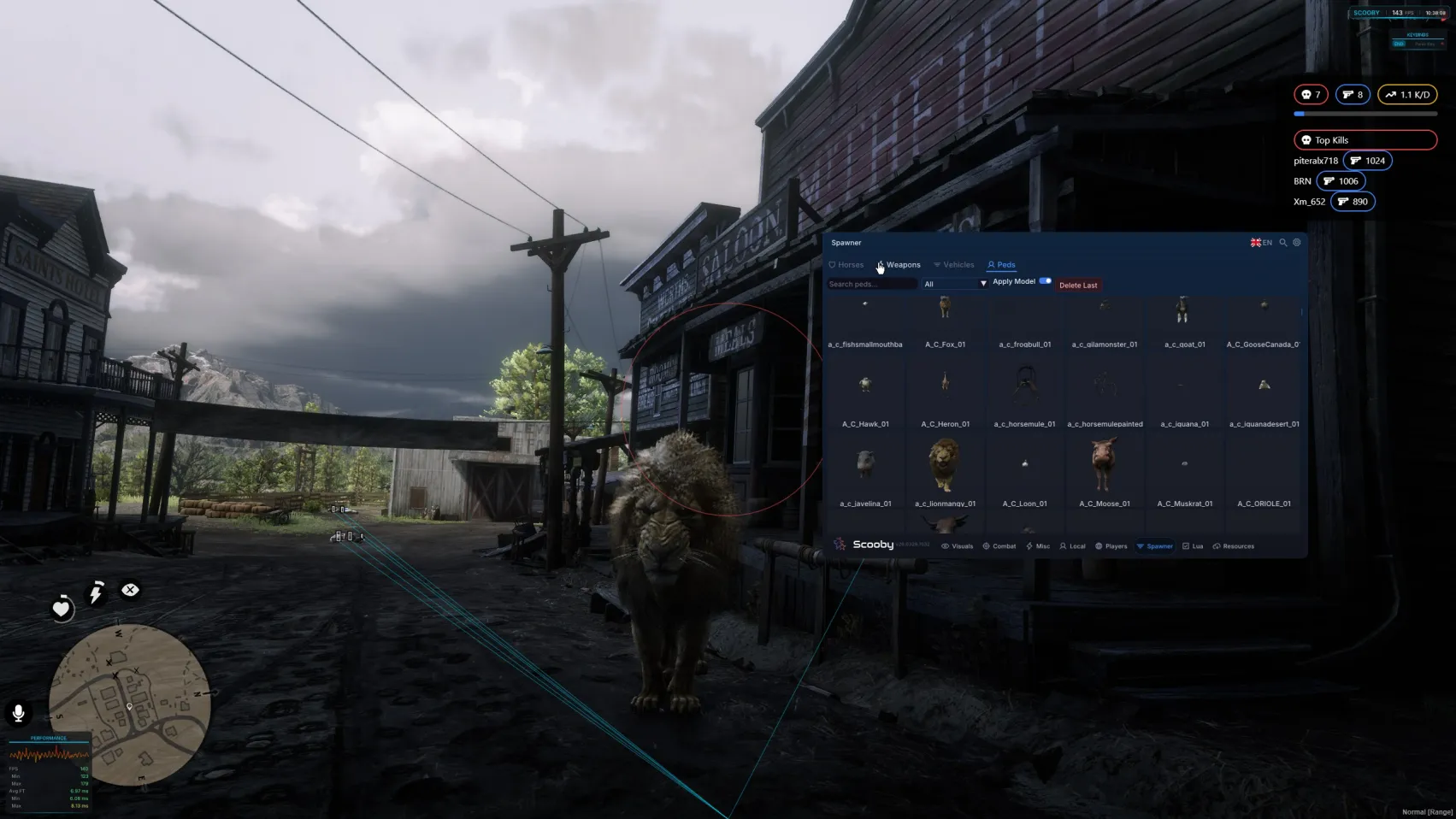
Task: Open the All filter dropdown
Action: (x=954, y=284)
